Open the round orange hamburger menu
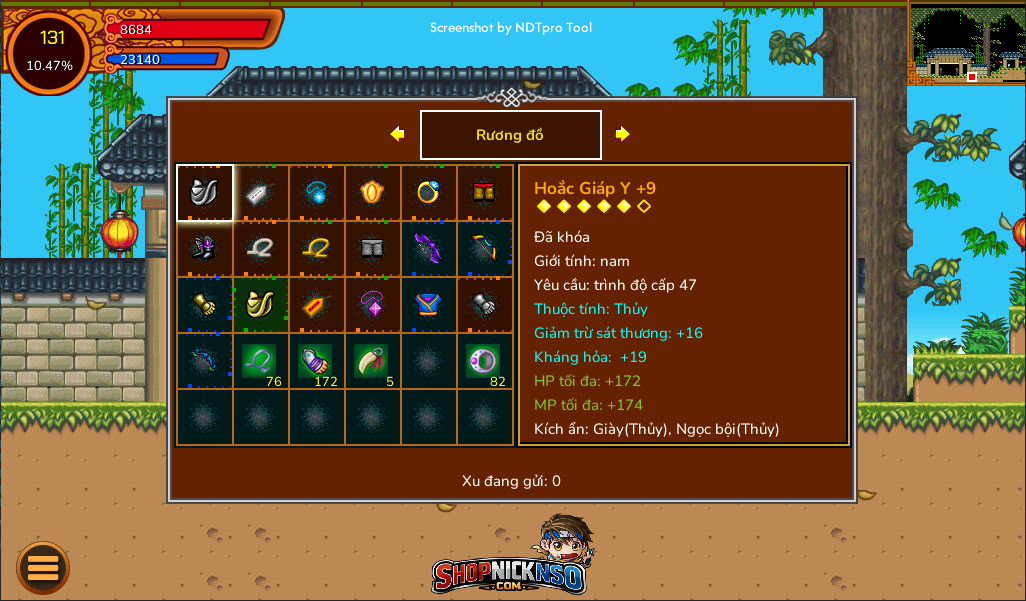1026x601 pixels. (43, 568)
